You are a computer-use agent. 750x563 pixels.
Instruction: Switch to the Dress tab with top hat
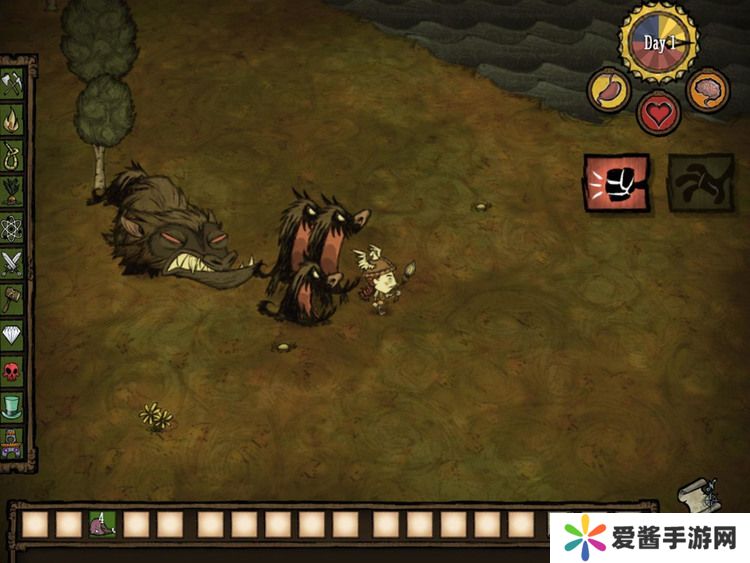point(13,406)
